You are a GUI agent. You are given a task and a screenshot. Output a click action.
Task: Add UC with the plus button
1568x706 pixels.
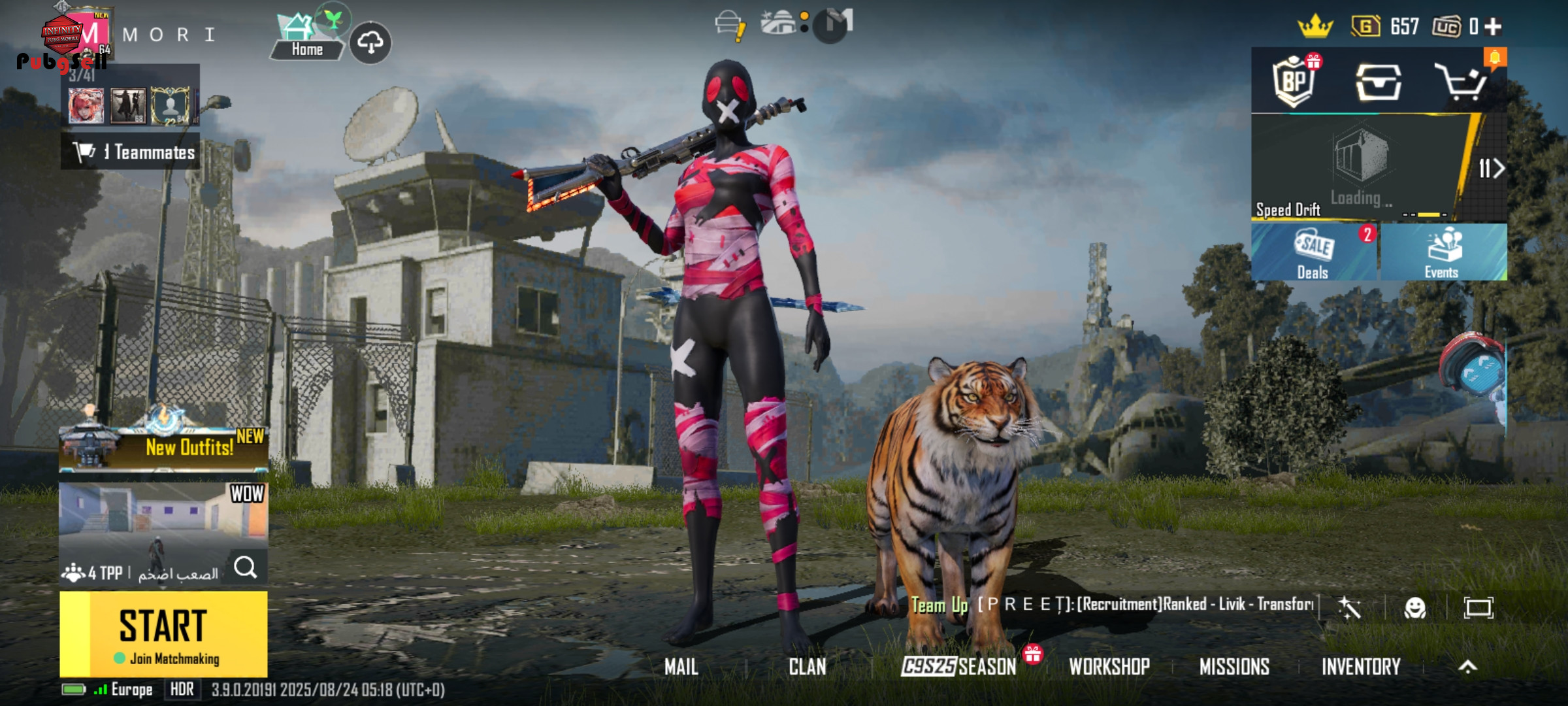1494,27
